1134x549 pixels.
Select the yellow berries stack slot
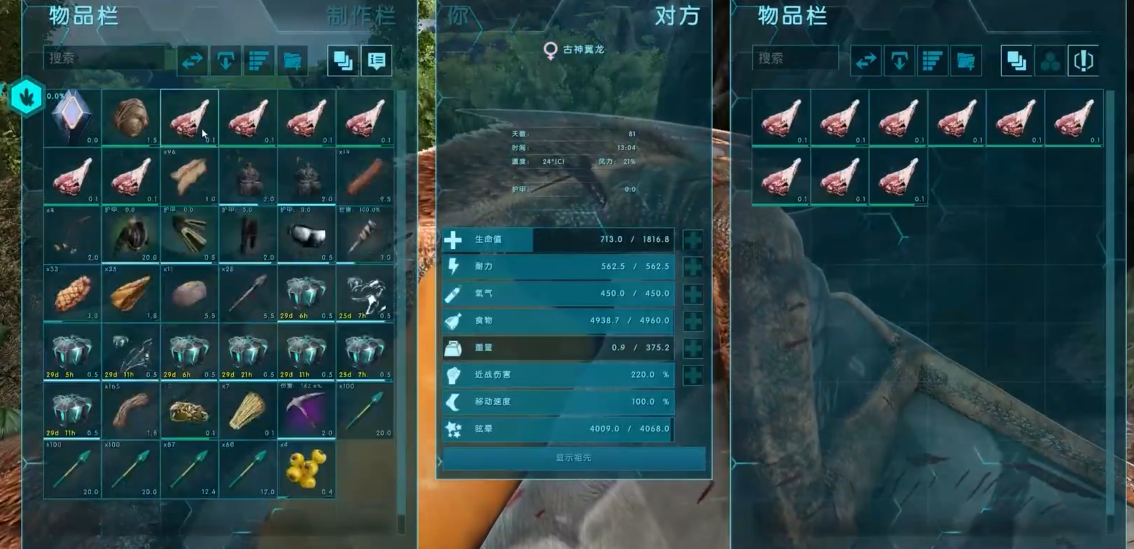coord(307,469)
